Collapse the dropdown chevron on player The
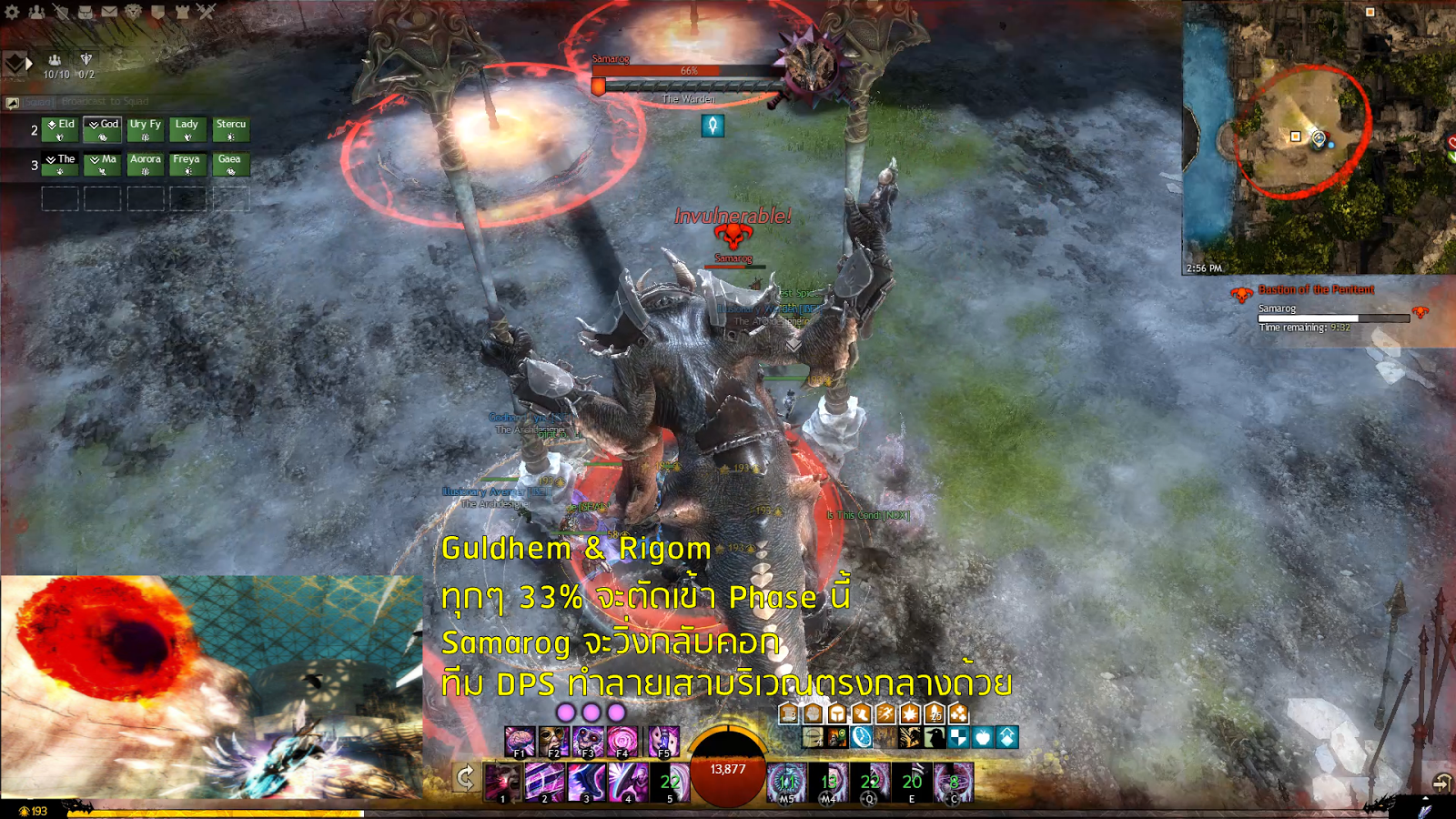Screen dimensions: 1456x819 click(x=50, y=159)
